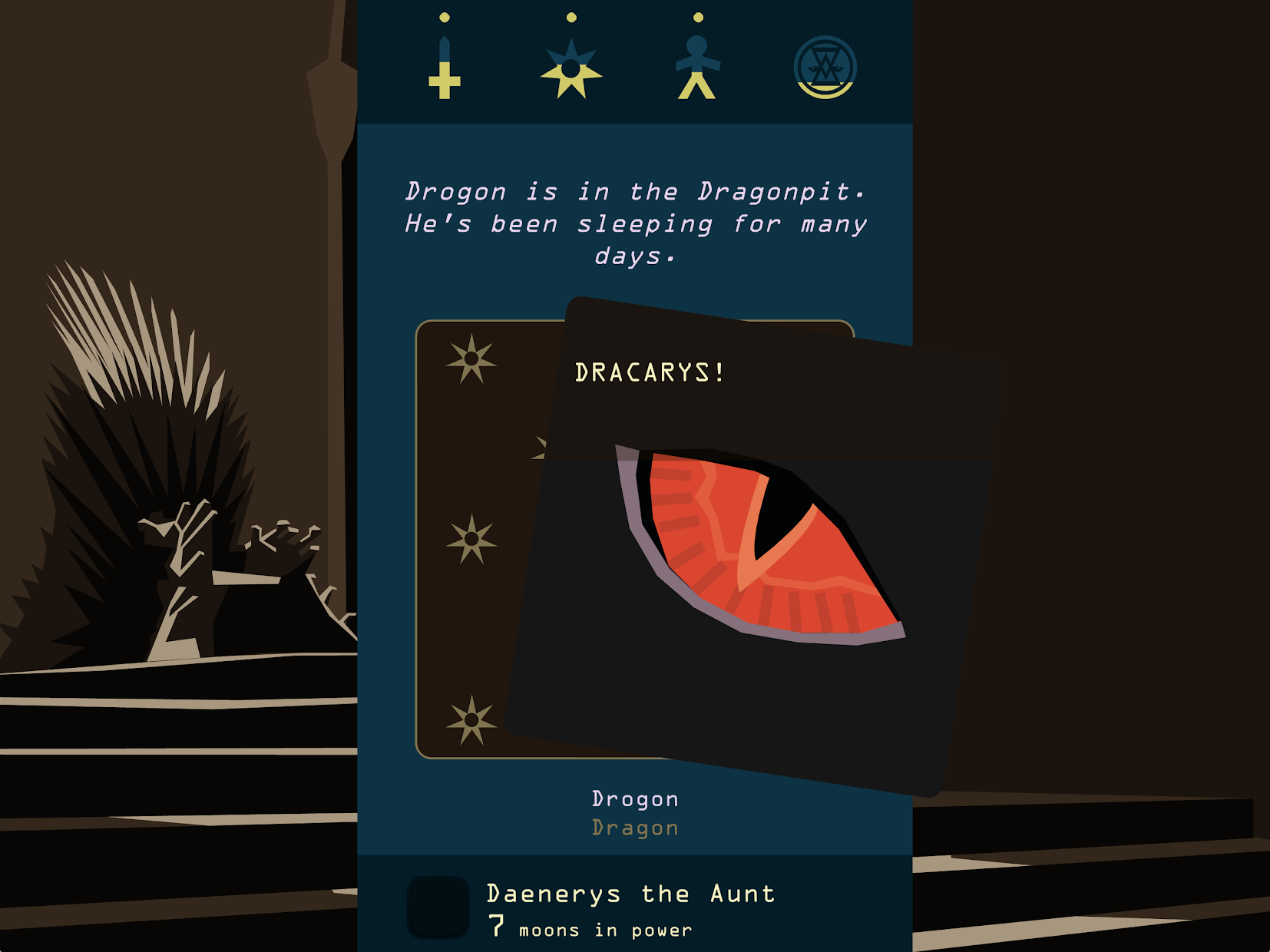The height and width of the screenshot is (952, 1270).
Task: Click the Dragon subtitle under Drogon
Action: (x=634, y=828)
